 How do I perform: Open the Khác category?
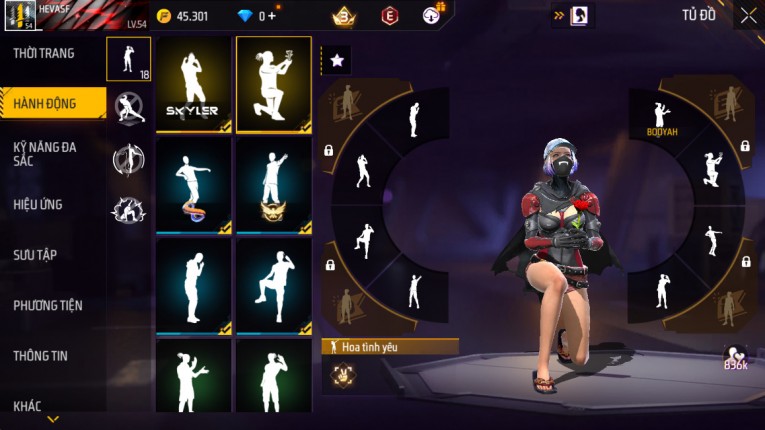[28, 406]
